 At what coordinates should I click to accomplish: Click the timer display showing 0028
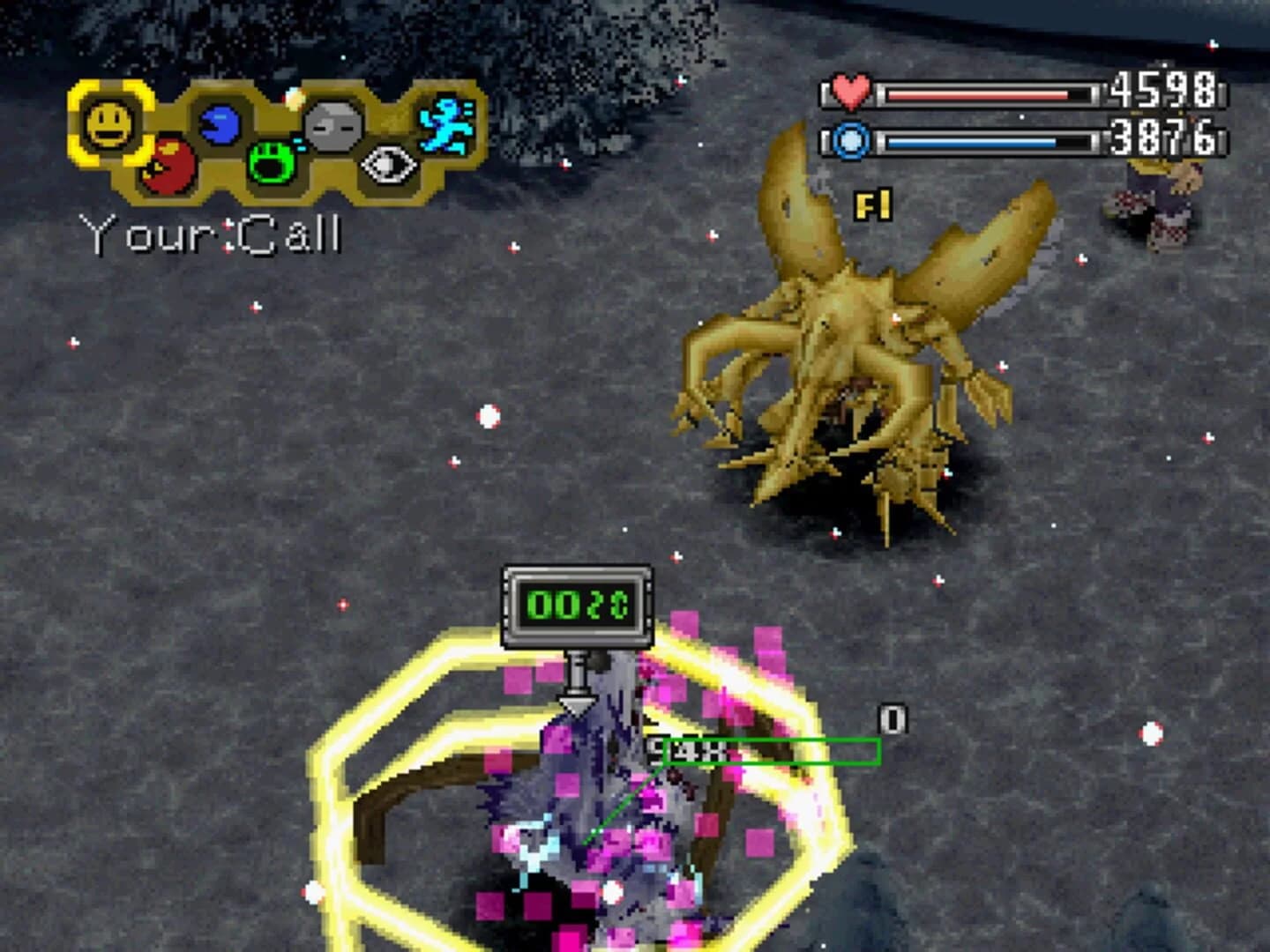point(578,601)
